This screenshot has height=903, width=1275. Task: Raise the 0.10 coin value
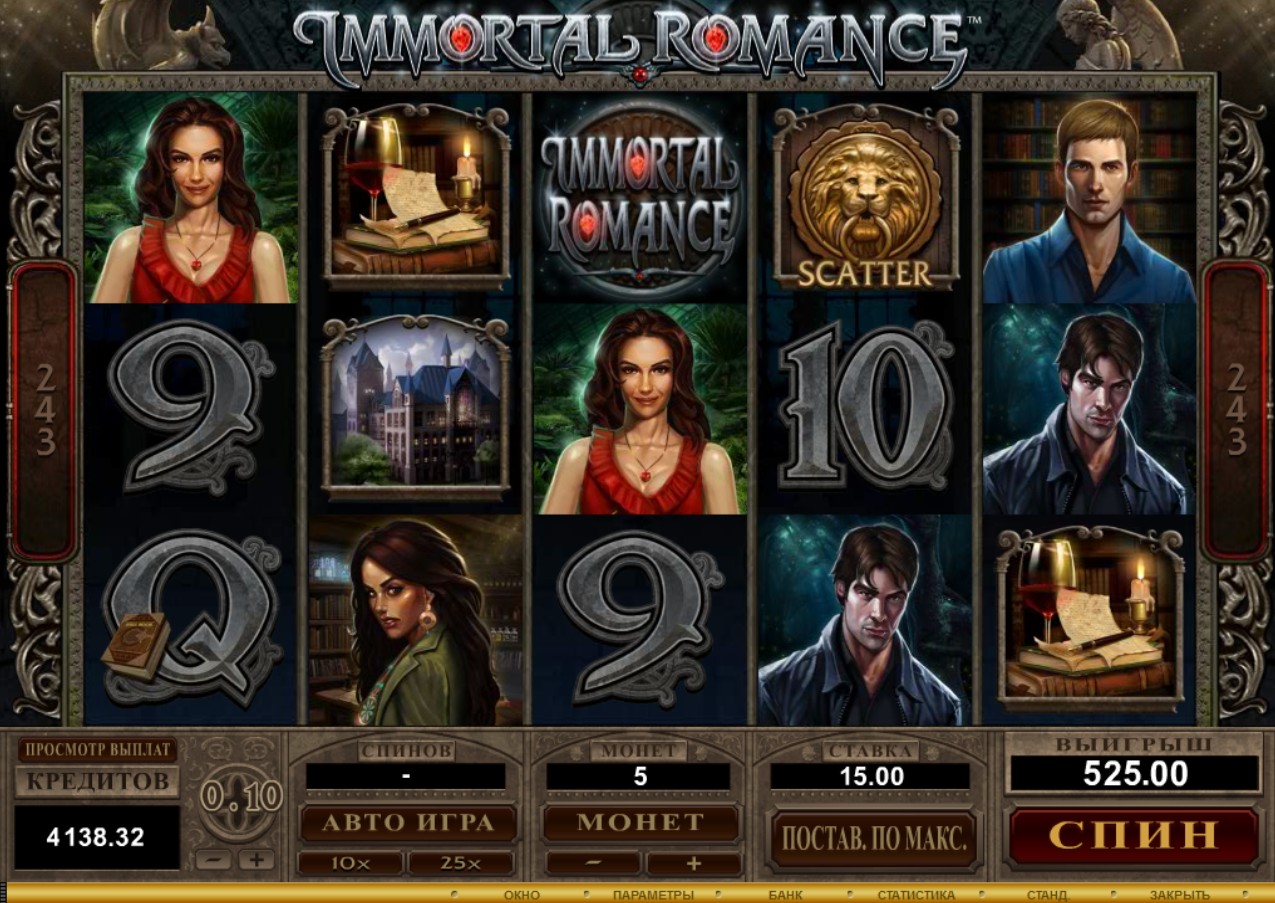256,859
